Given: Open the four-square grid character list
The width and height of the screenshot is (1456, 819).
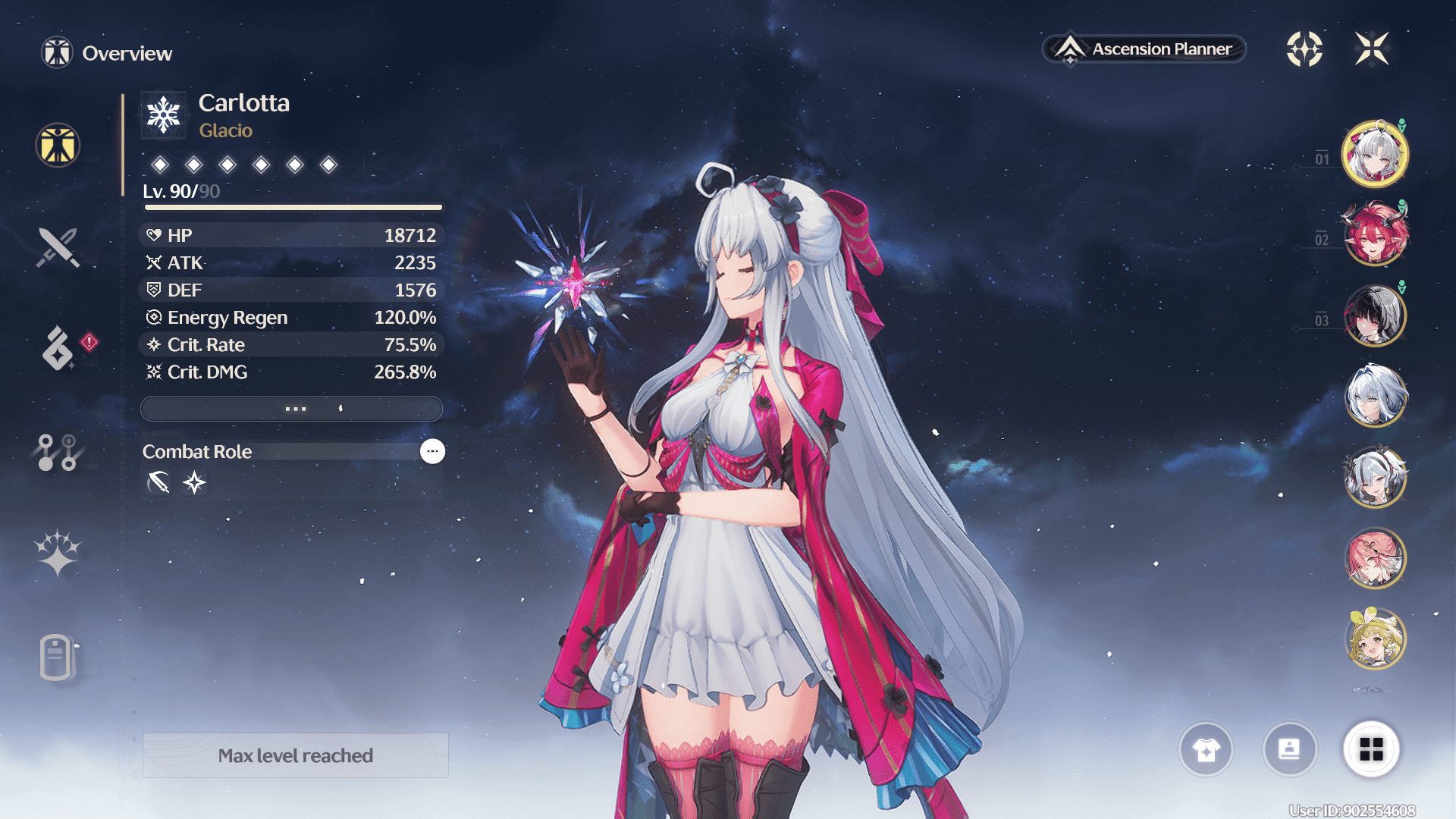Looking at the screenshot, I should tap(1371, 749).
